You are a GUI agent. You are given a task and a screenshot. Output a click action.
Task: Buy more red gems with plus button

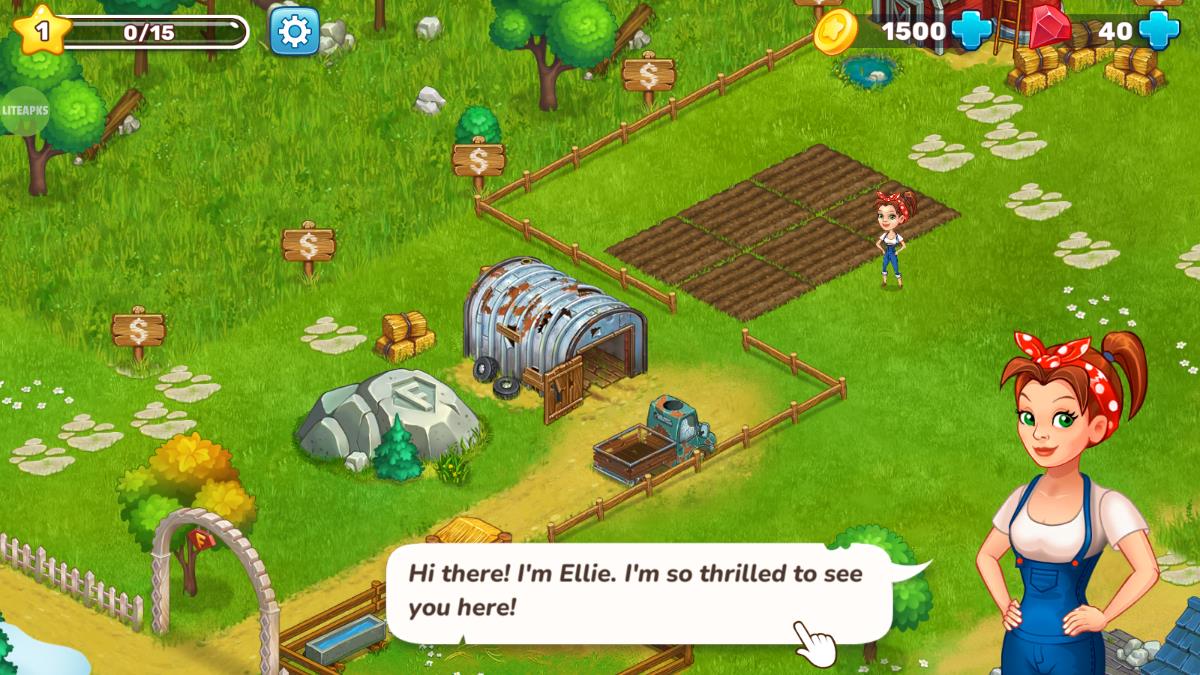click(1159, 30)
